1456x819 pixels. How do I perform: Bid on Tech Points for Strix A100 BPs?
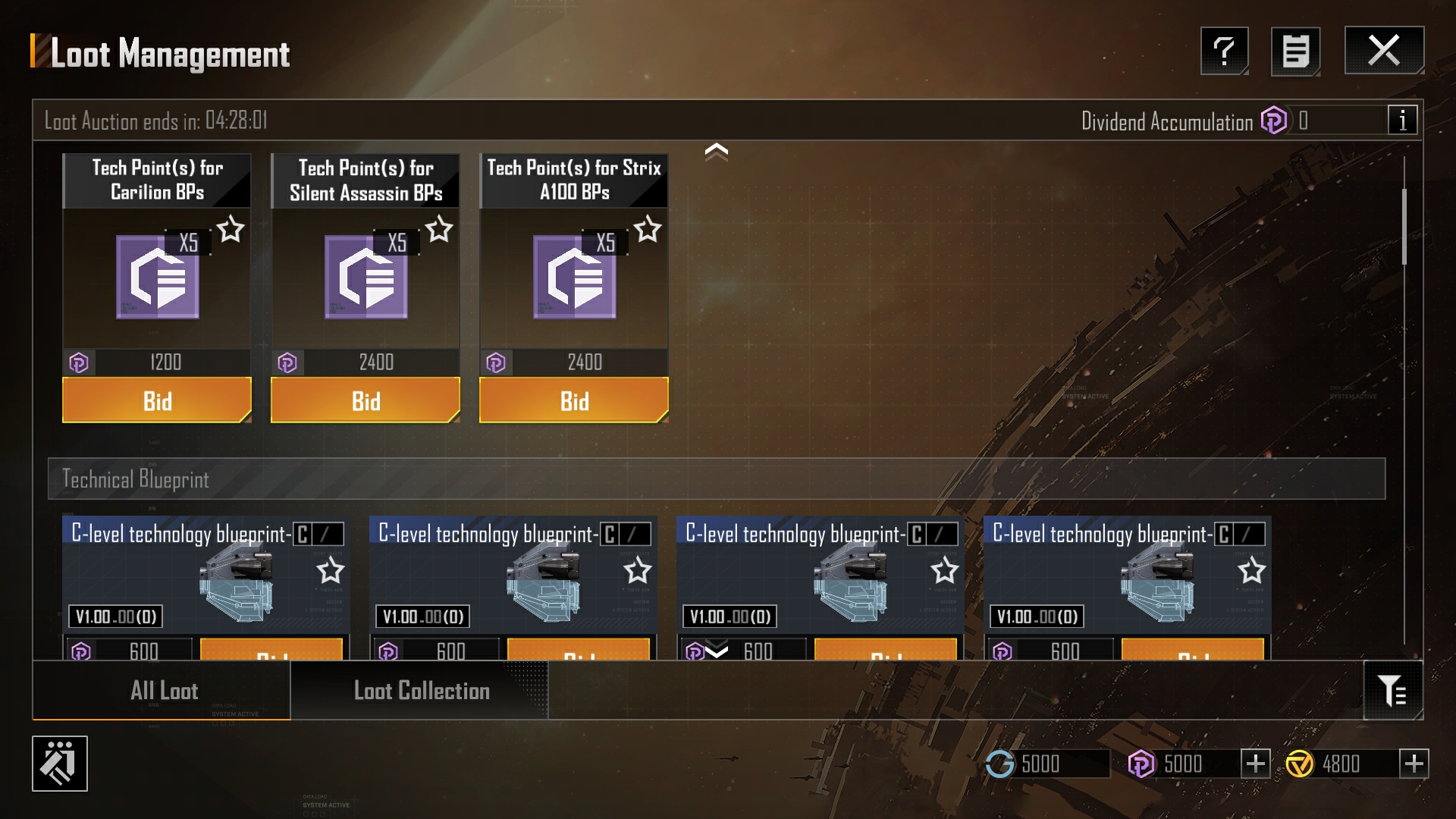[574, 400]
